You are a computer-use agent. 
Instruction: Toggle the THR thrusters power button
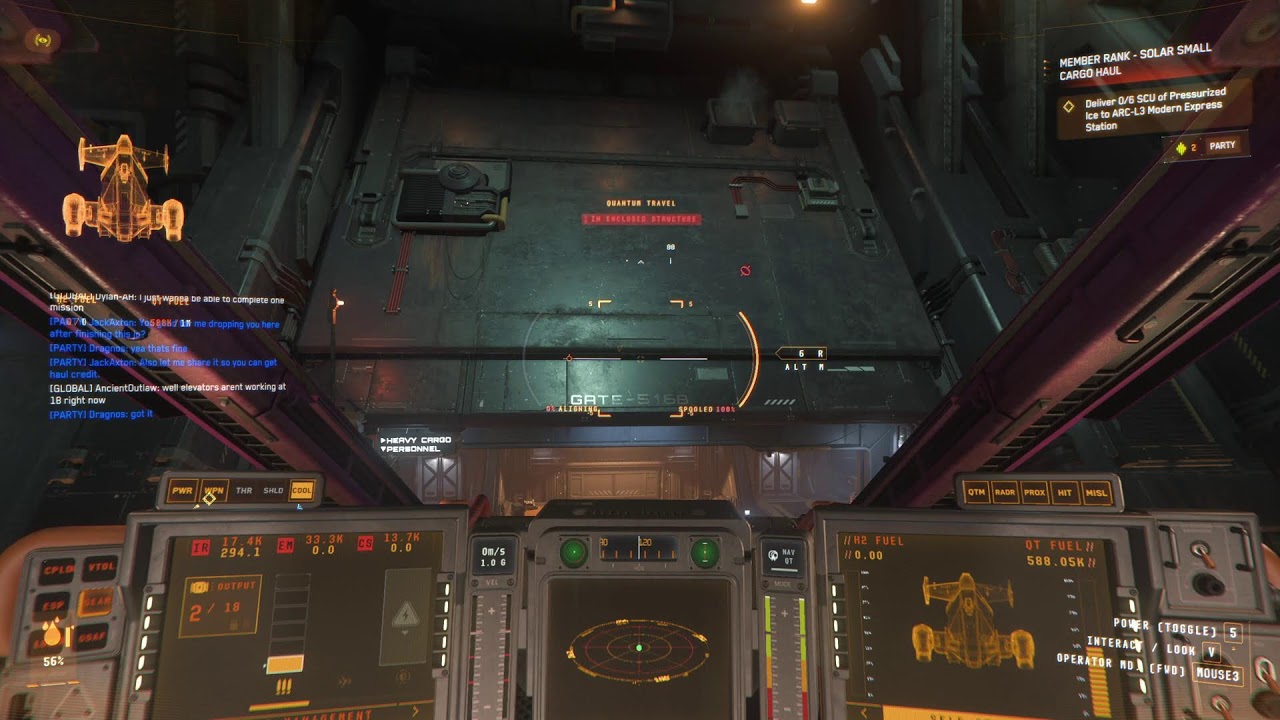(243, 491)
